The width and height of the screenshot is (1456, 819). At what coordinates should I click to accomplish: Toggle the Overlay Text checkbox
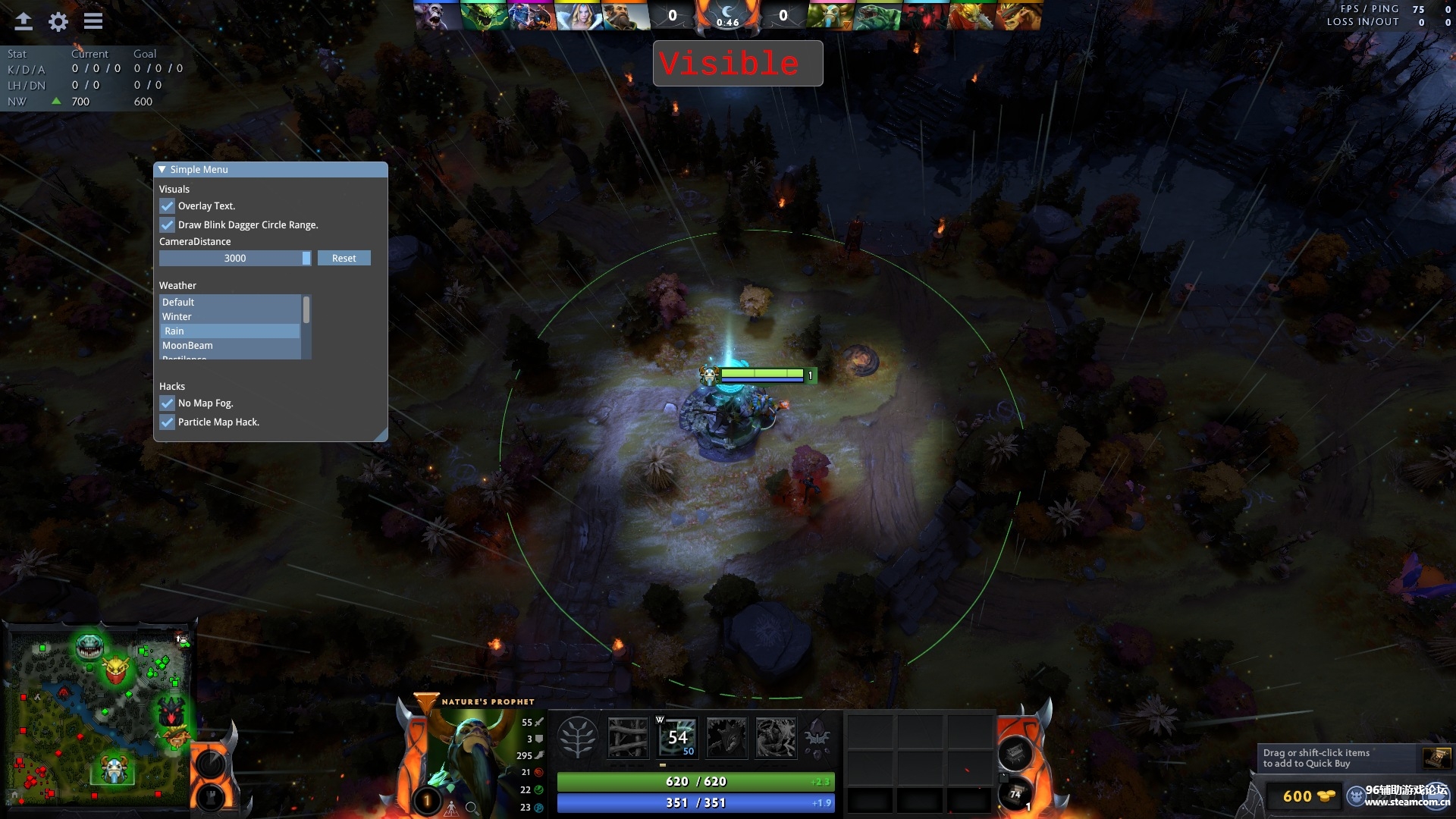coord(167,206)
